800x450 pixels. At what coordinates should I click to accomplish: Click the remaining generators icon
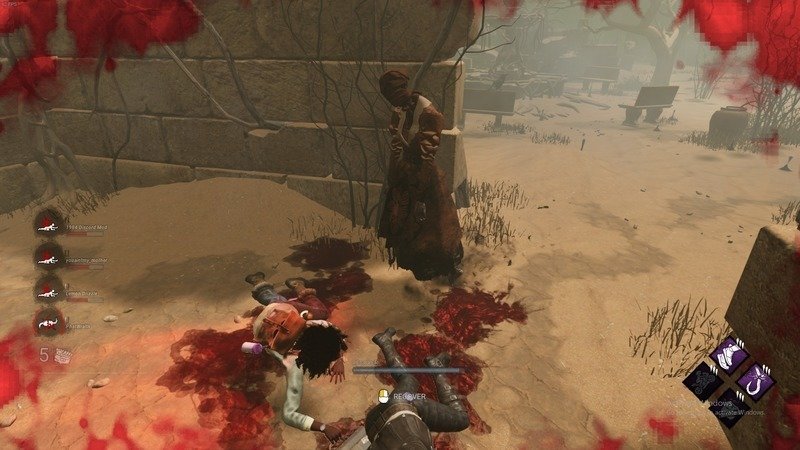(61, 353)
